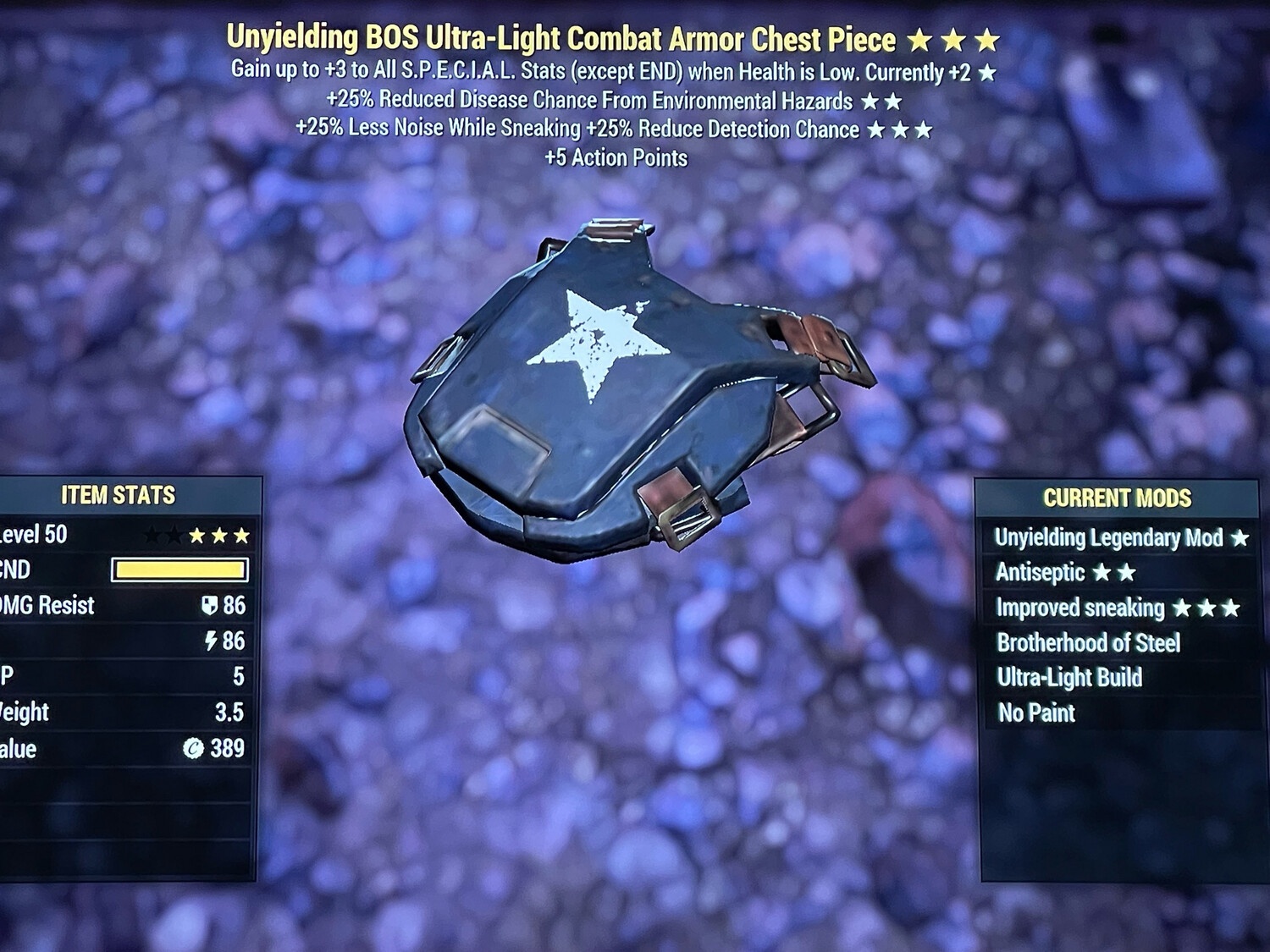The image size is (1270, 952).
Task: Select the rightmost gold star on the Level 50 row
Action: click(243, 535)
